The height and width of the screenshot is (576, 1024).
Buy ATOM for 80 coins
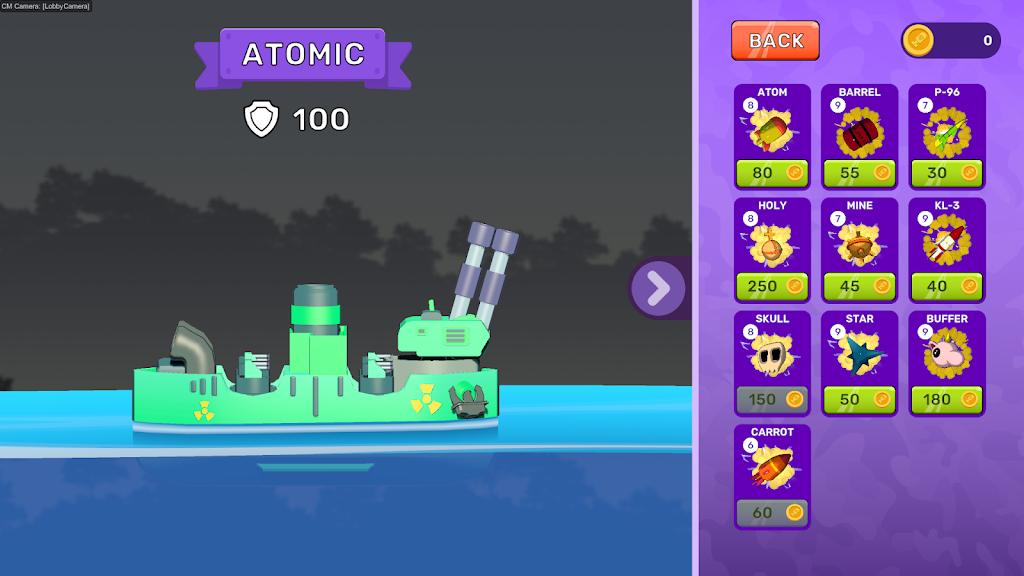click(772, 172)
